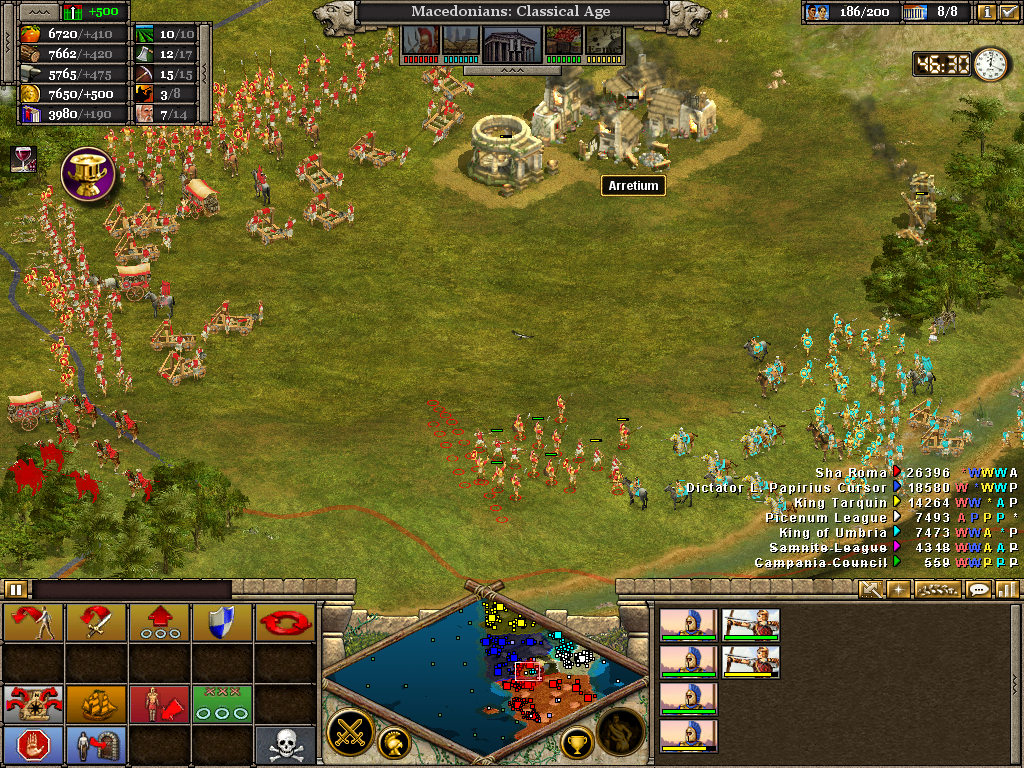The height and width of the screenshot is (768, 1024).
Task: Click the soldier with red arrow command
Action: 159,703
